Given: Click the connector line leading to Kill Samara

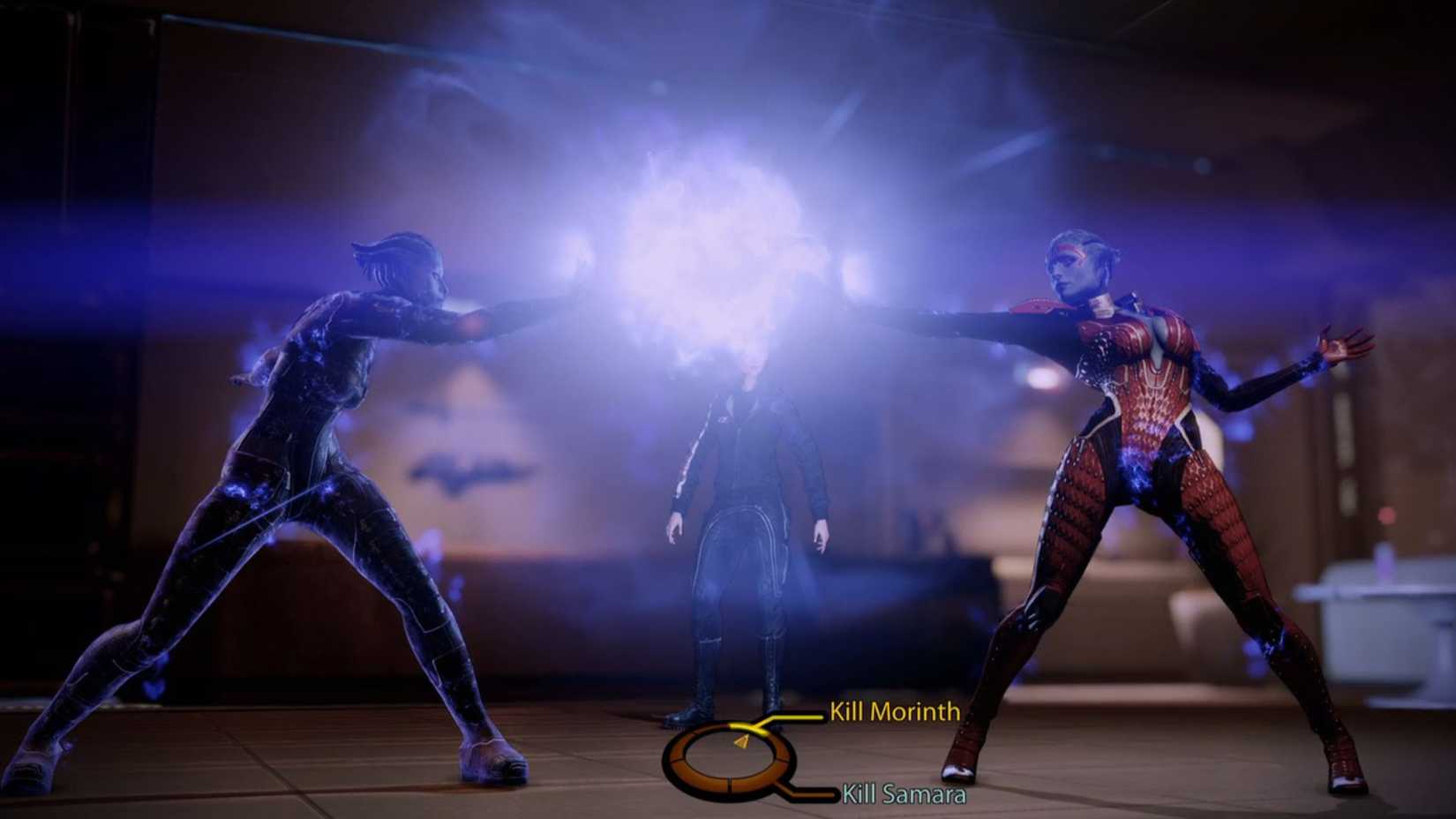Looking at the screenshot, I should [x=812, y=793].
